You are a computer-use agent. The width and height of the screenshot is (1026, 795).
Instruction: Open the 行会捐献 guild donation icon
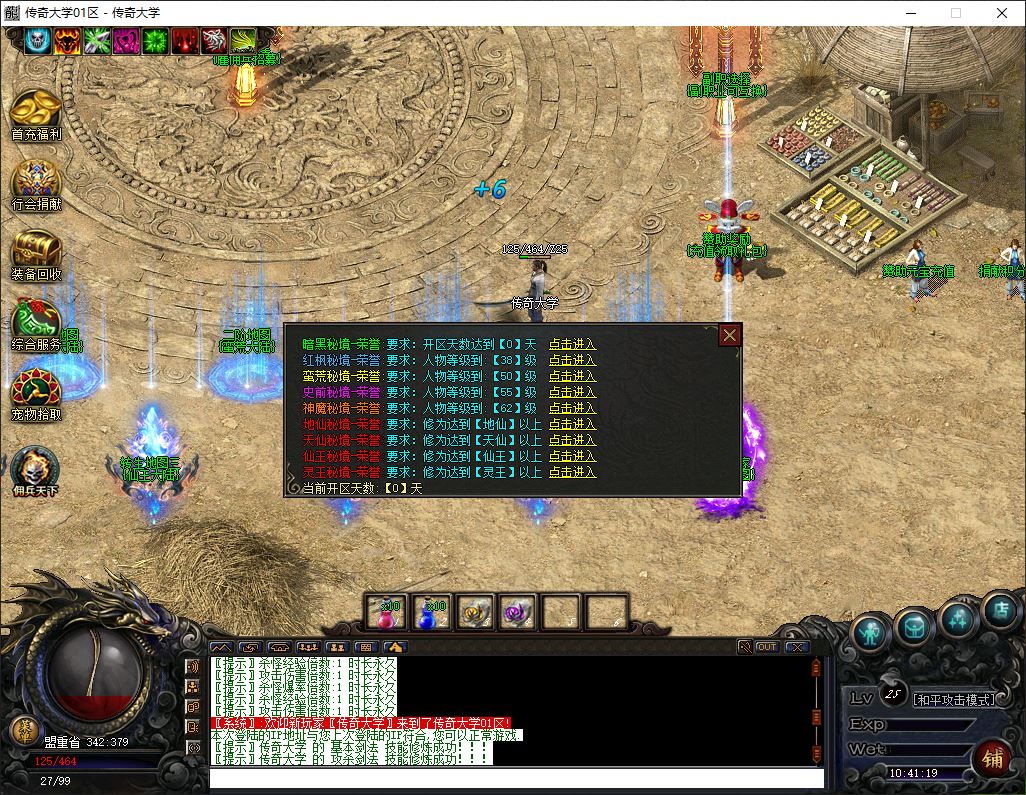click(x=36, y=181)
